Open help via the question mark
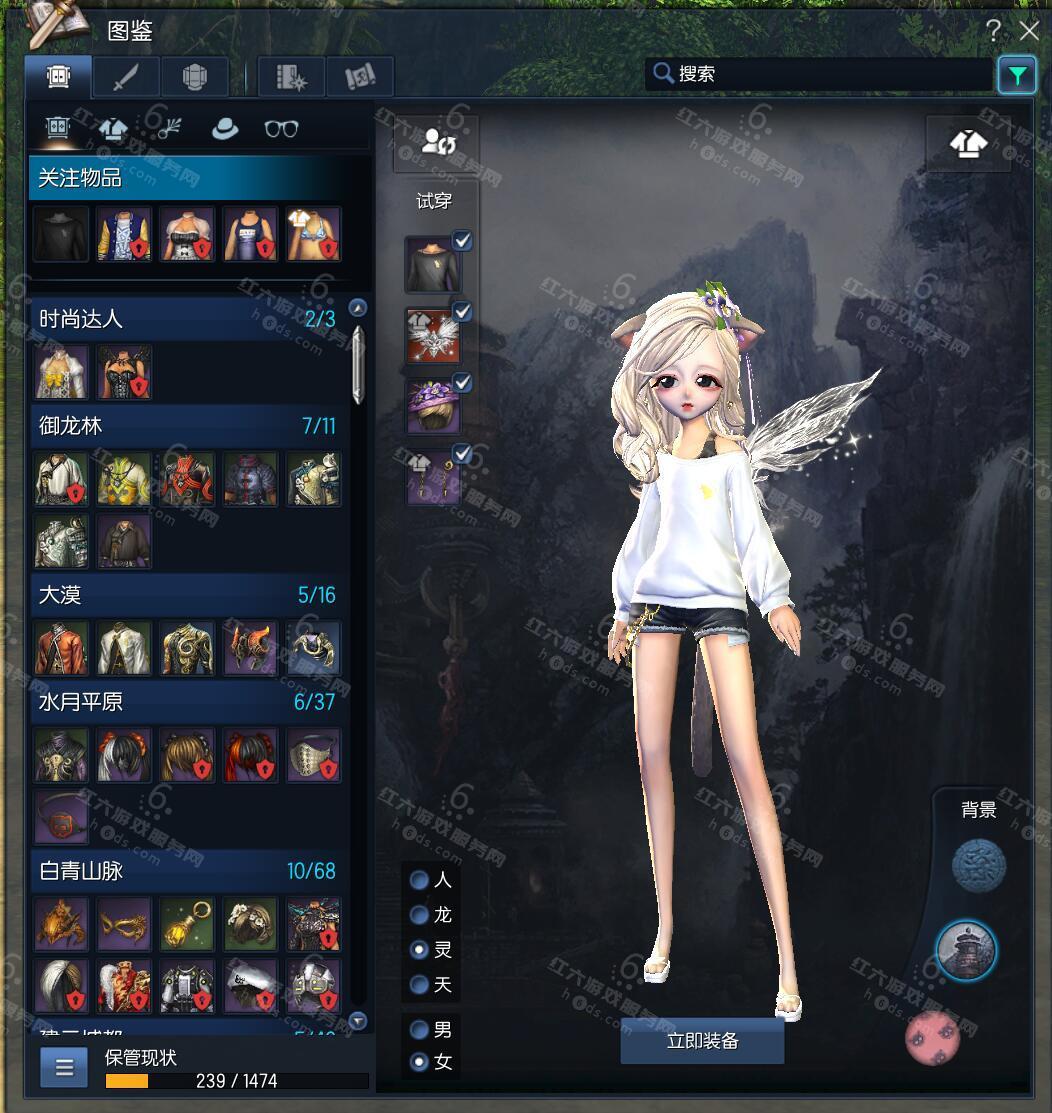Screen dimensions: 1052x1113 [994, 31]
